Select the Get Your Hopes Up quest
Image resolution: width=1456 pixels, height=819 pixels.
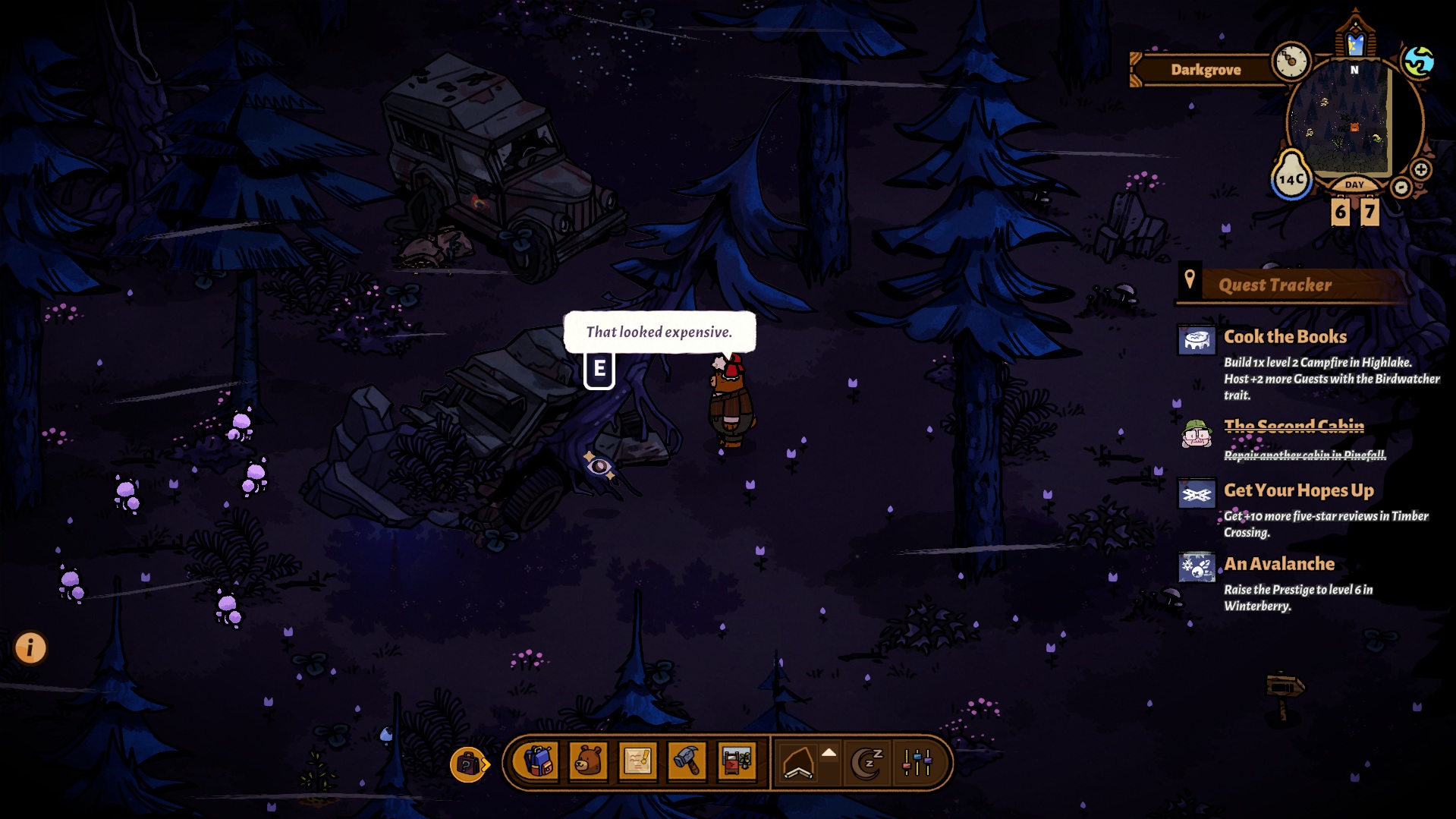[x=1298, y=491]
